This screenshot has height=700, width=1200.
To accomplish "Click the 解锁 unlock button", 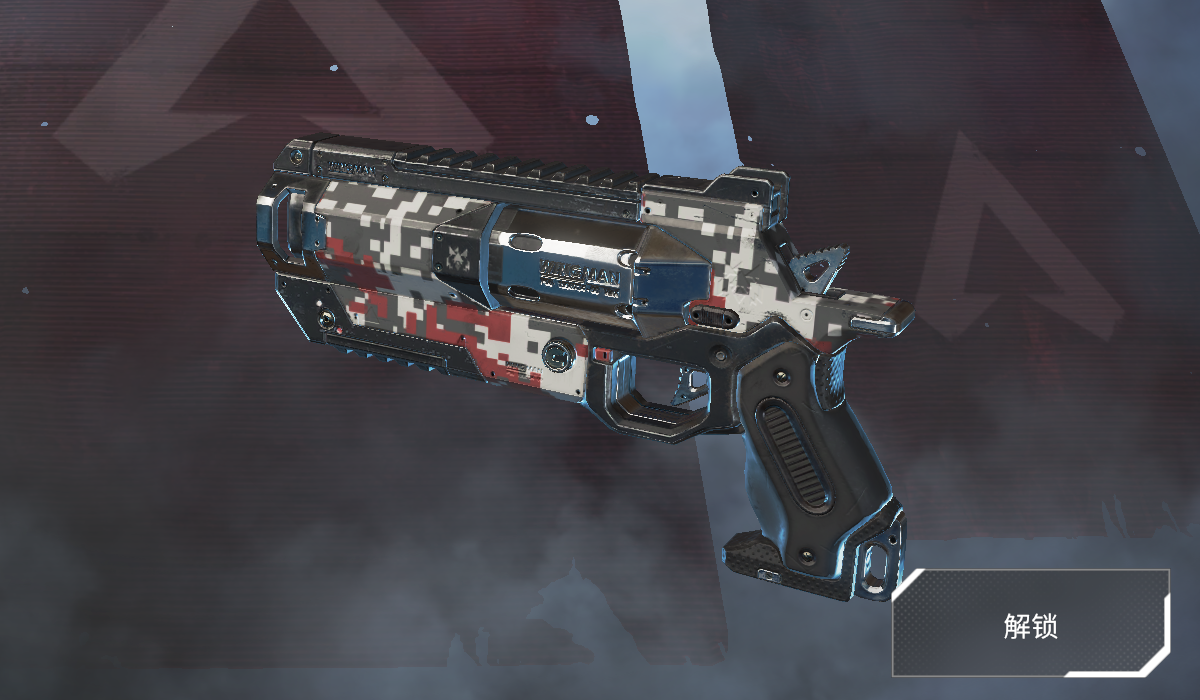I will point(1031,624).
